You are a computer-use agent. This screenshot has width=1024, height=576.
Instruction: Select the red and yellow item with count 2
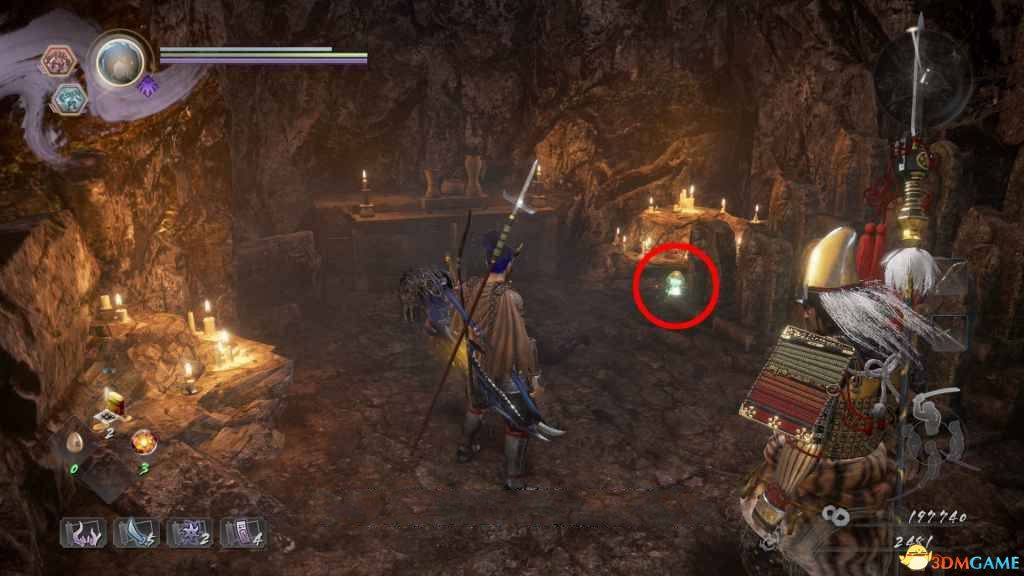pos(109,409)
